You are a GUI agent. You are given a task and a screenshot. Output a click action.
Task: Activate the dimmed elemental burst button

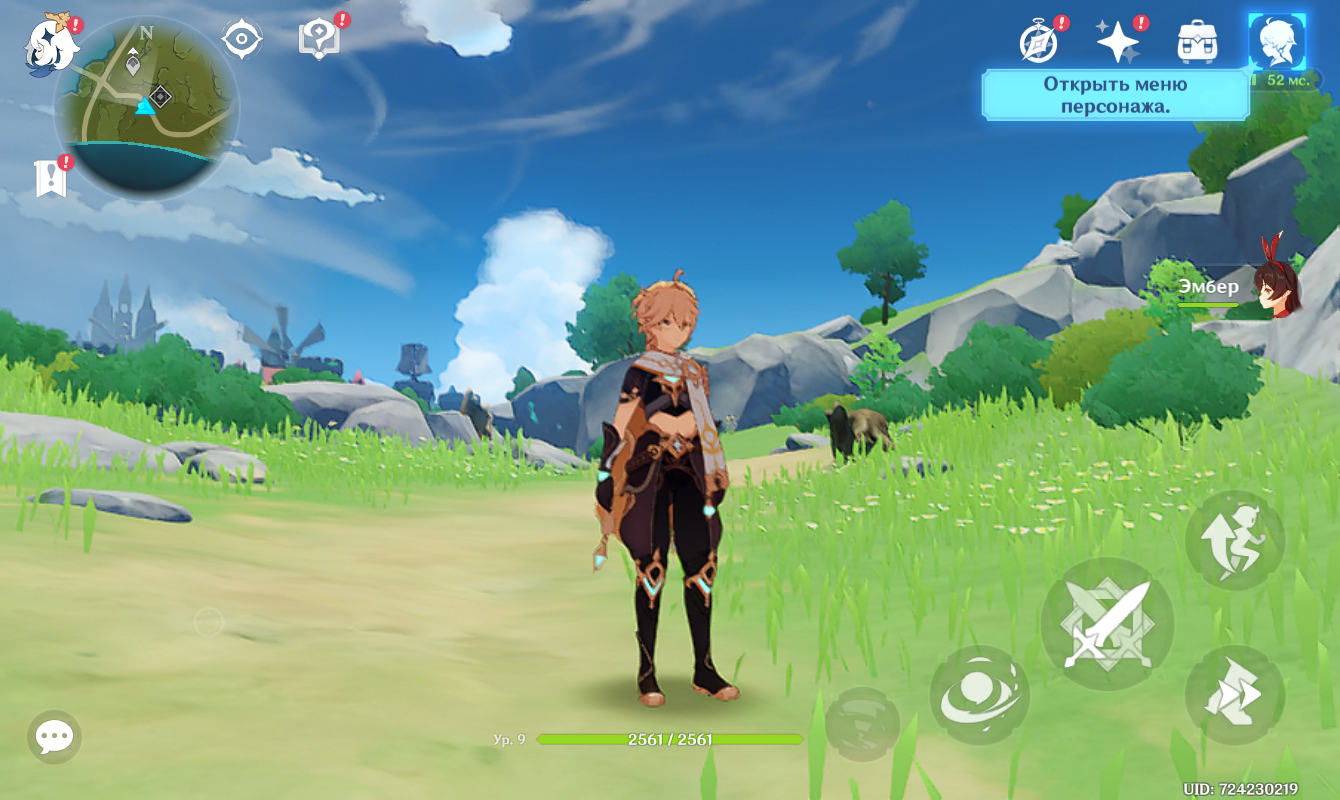point(862,723)
